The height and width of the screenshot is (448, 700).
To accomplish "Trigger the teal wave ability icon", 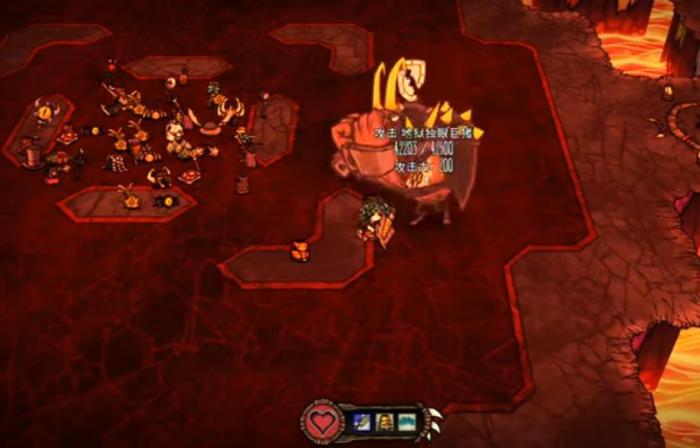I will coord(406,422).
